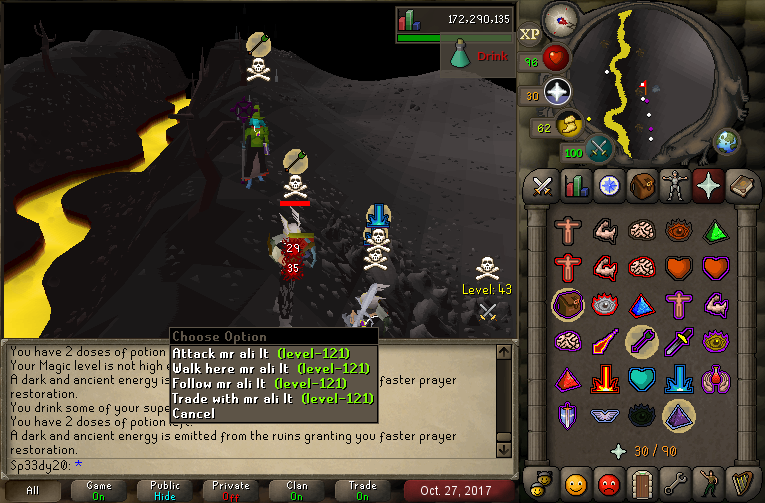The height and width of the screenshot is (503, 765).
Task: Toggle the XP drops button
Action: click(530, 33)
